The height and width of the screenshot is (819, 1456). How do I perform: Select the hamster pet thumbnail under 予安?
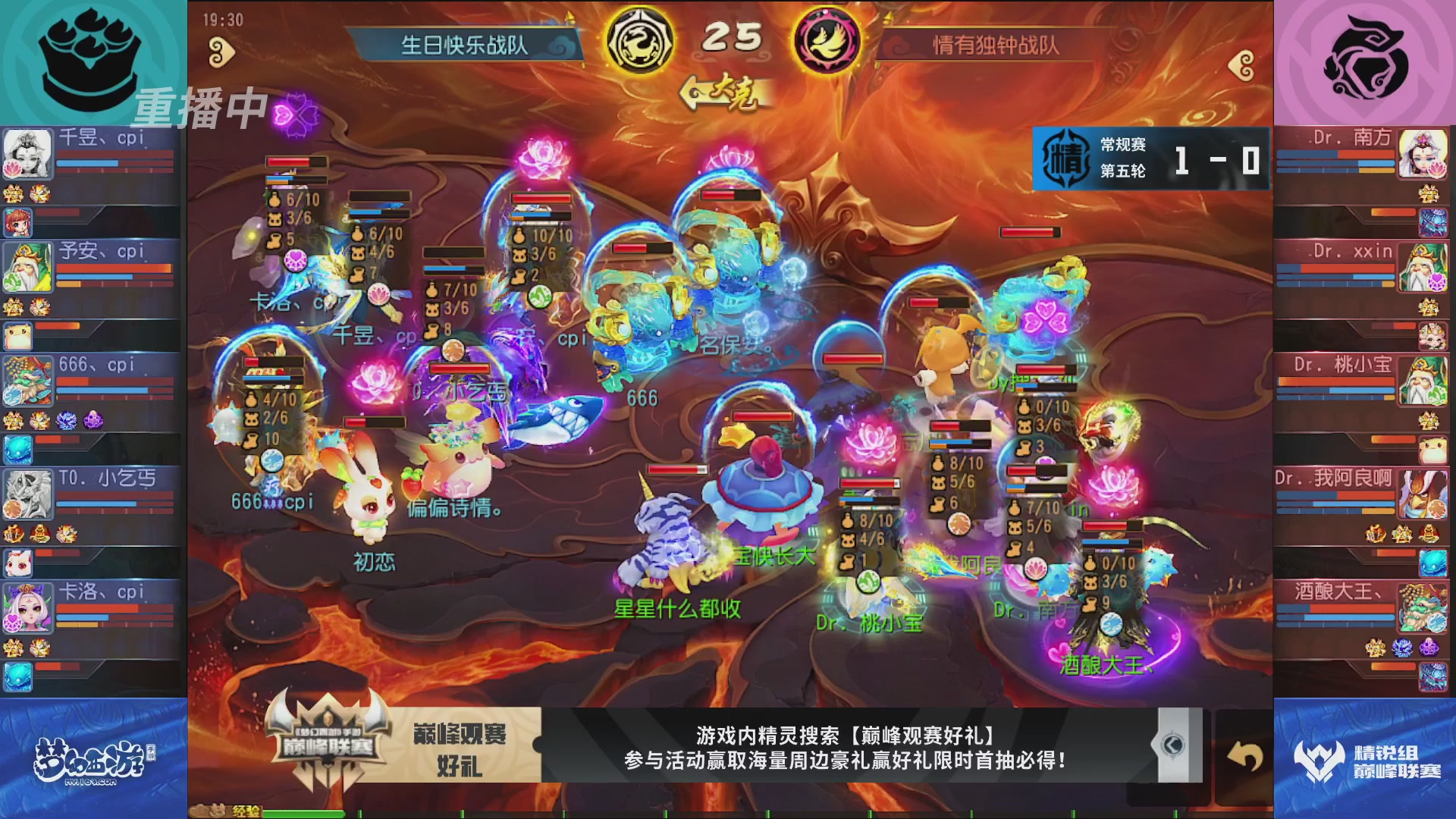coord(17,334)
